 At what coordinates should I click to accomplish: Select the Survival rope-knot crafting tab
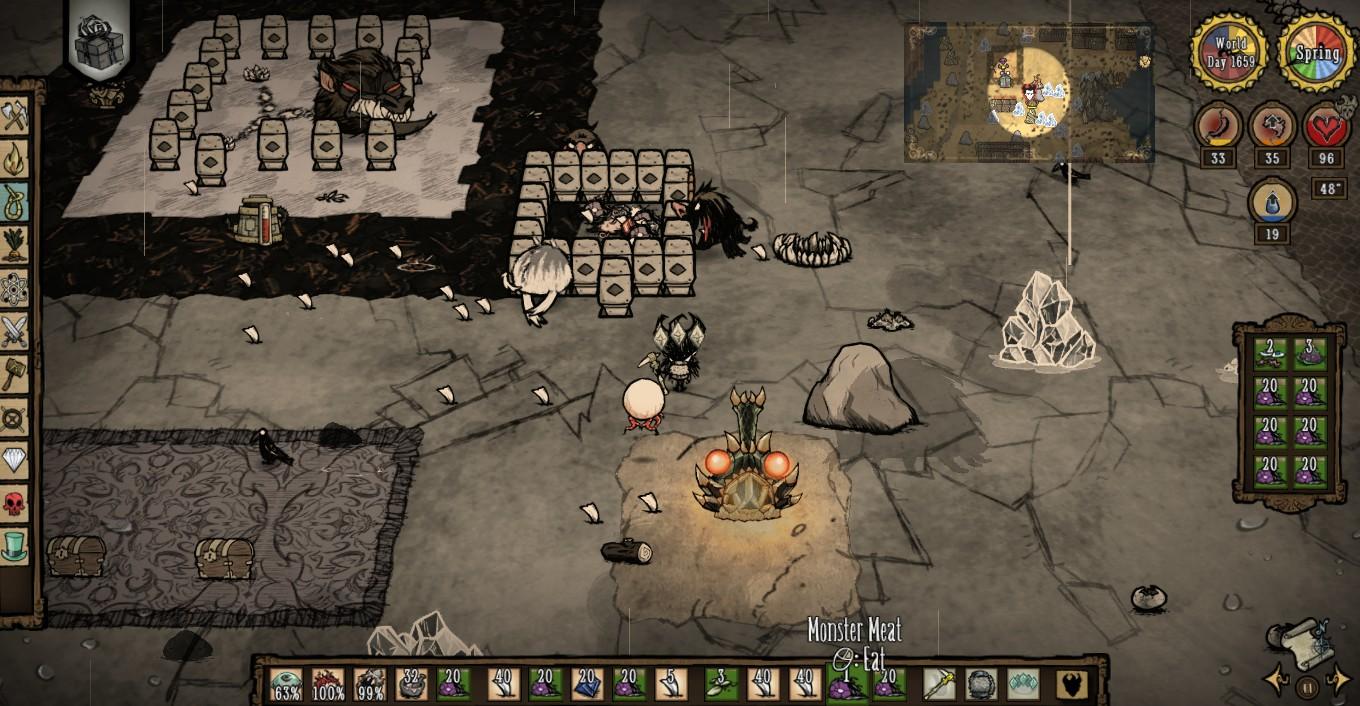click(15, 200)
